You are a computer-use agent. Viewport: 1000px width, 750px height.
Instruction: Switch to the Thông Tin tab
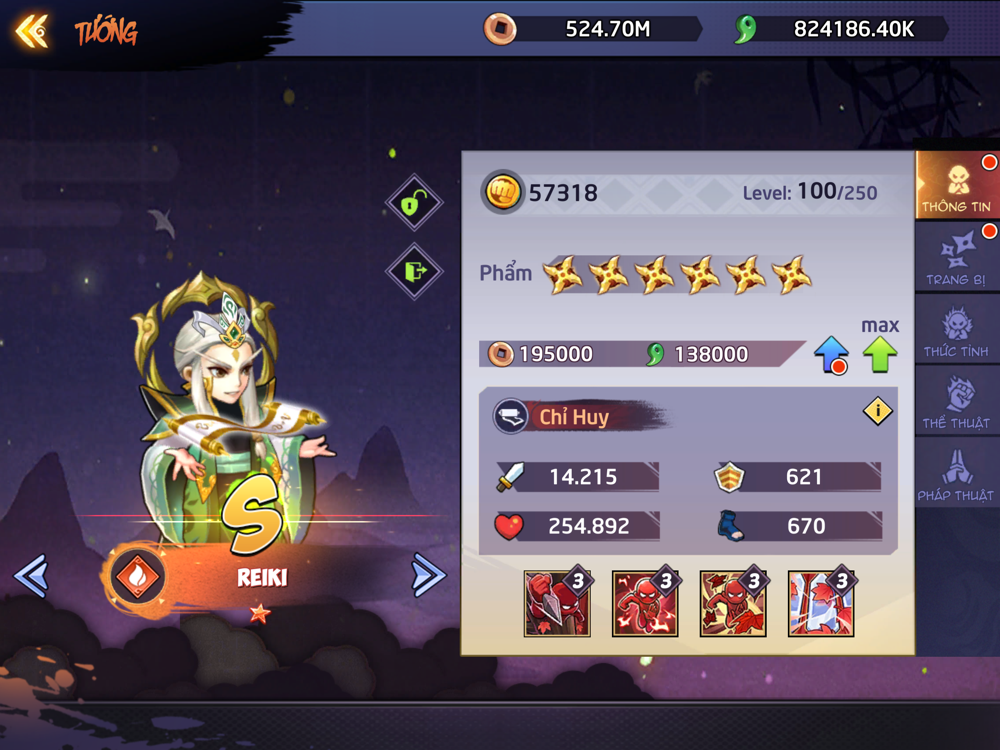956,185
